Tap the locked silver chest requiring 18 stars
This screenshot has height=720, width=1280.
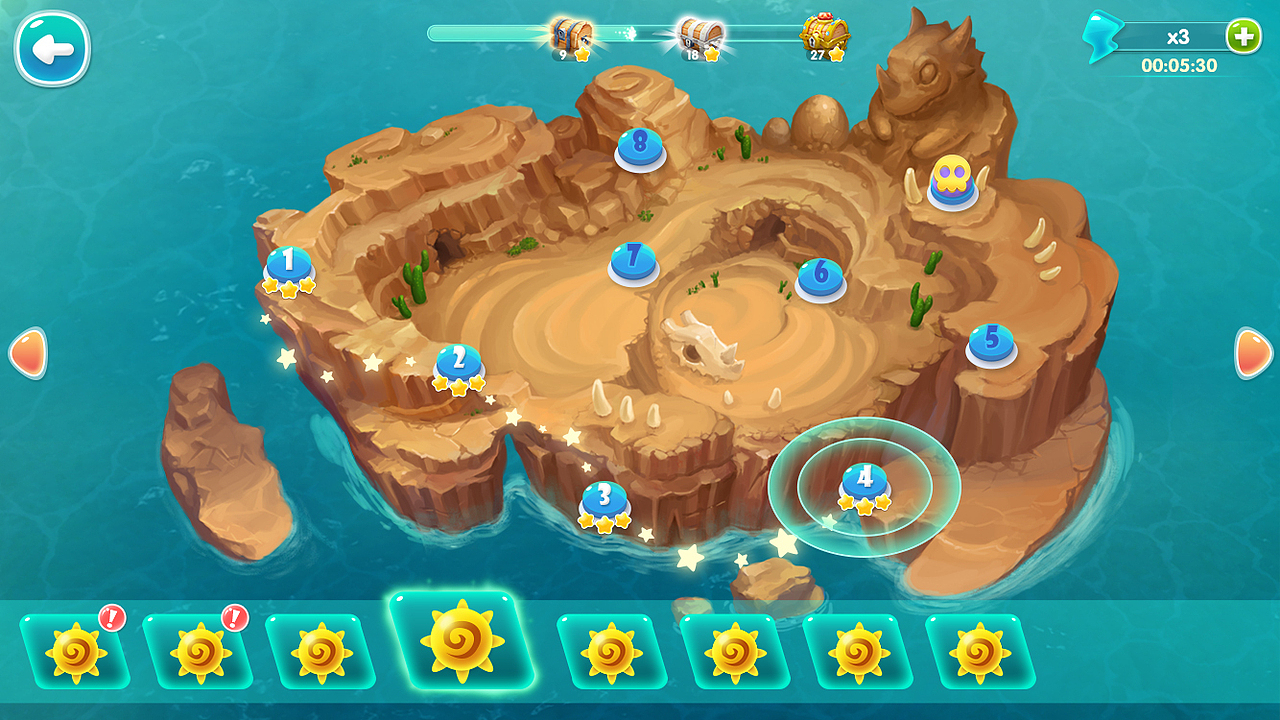pyautogui.click(x=698, y=34)
